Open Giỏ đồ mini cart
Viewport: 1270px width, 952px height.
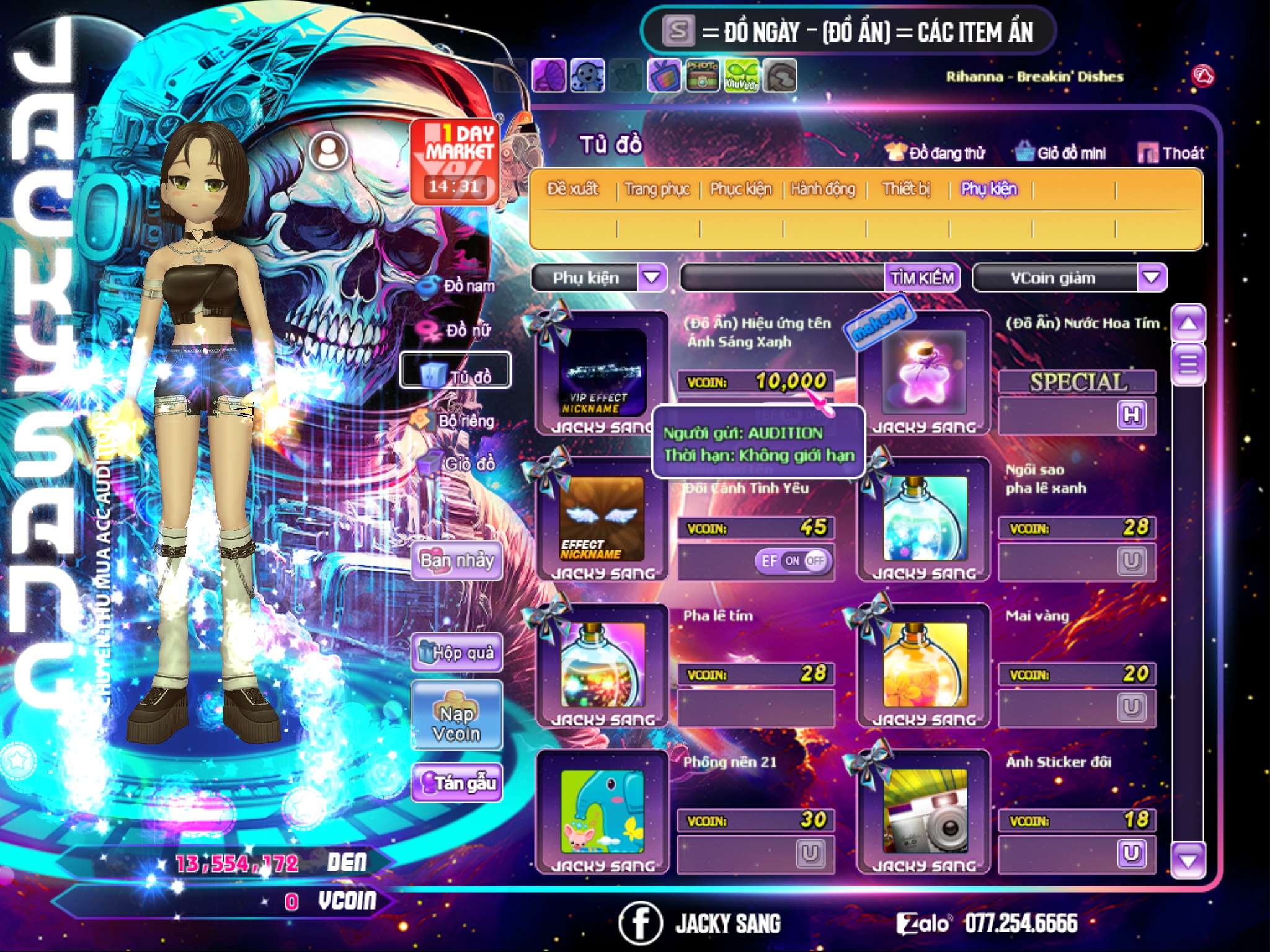click(x=1062, y=153)
